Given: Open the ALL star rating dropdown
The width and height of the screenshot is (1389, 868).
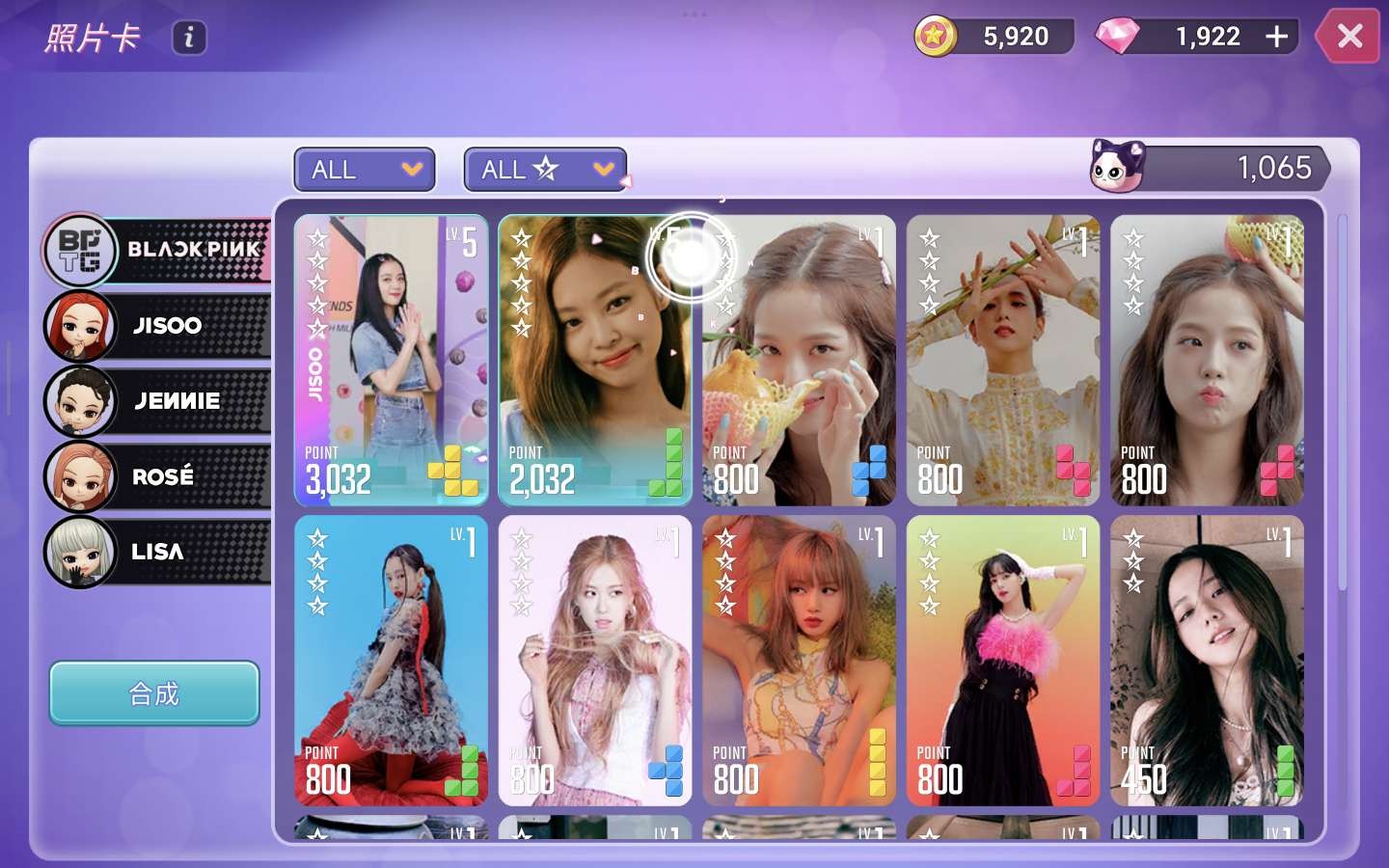Looking at the screenshot, I should tap(545, 170).
